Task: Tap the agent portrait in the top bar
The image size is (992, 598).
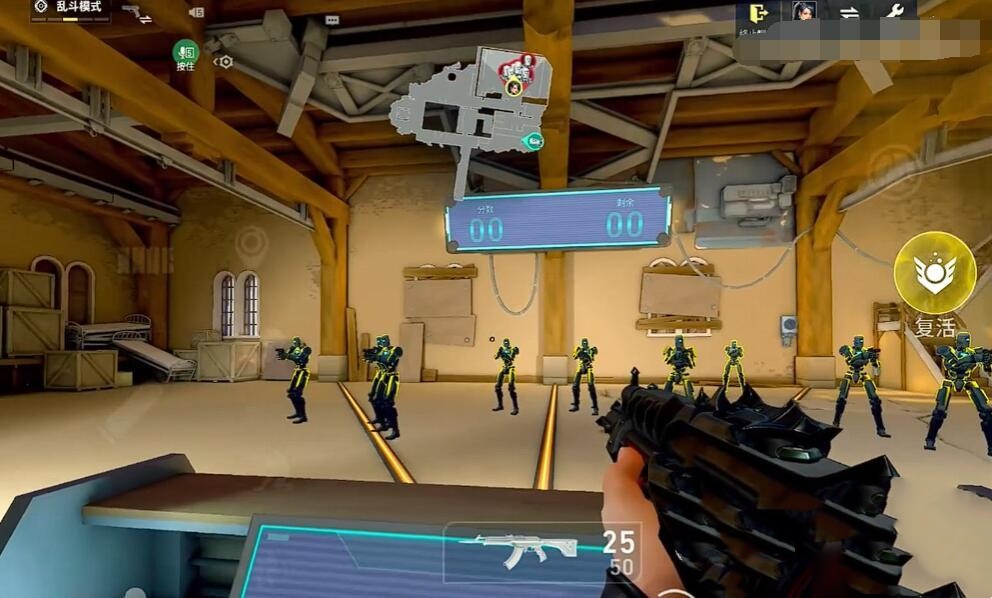Action: [805, 12]
